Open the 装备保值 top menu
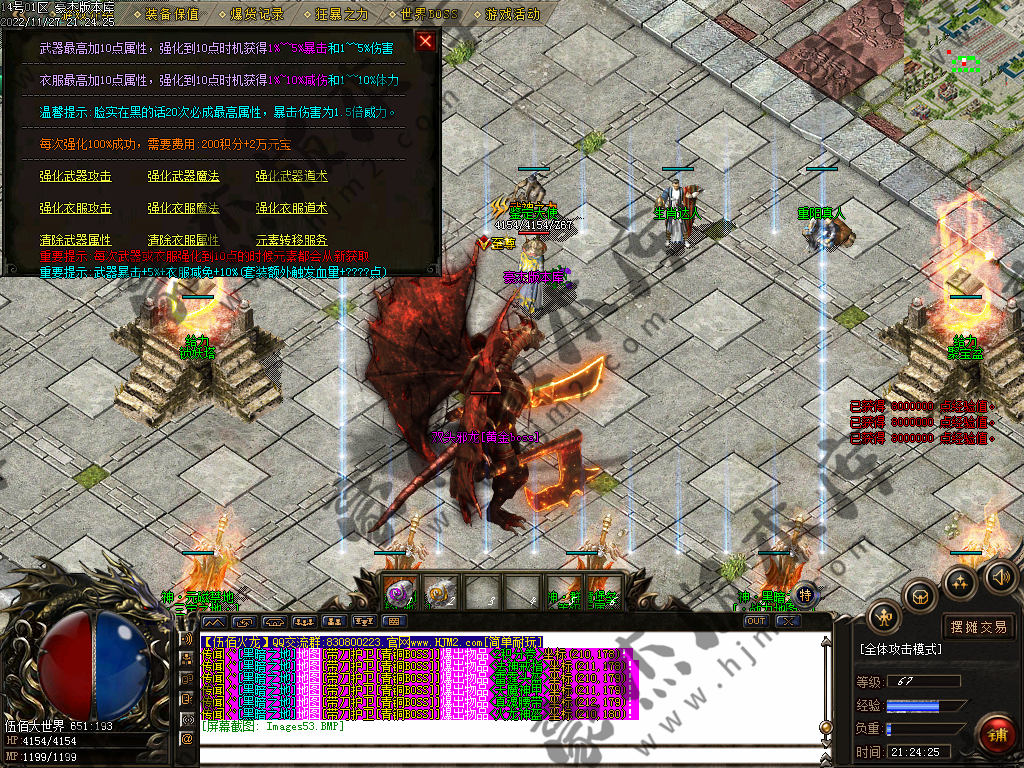This screenshot has height=768, width=1024. [x=171, y=14]
